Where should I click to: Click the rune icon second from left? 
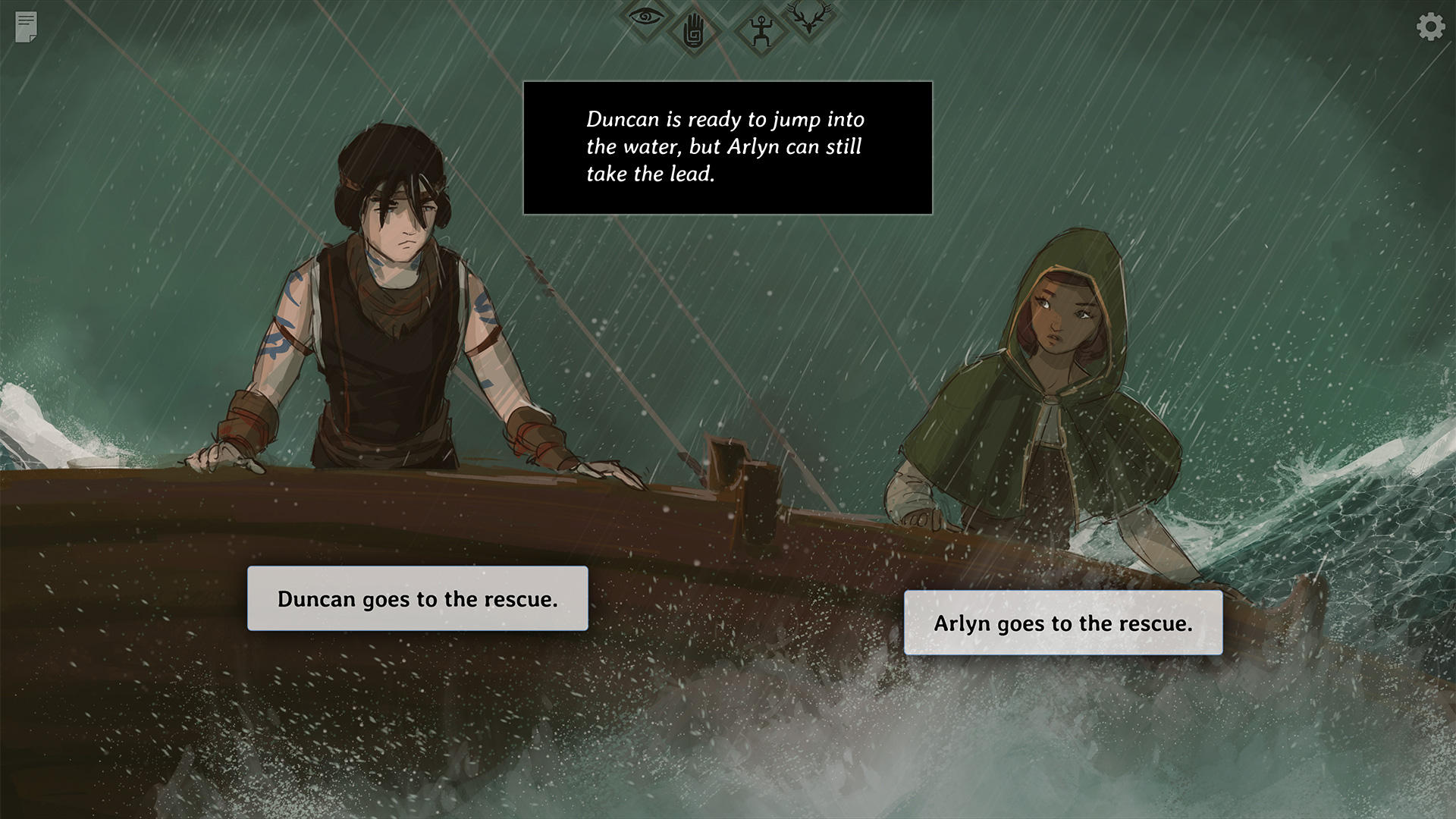696,32
